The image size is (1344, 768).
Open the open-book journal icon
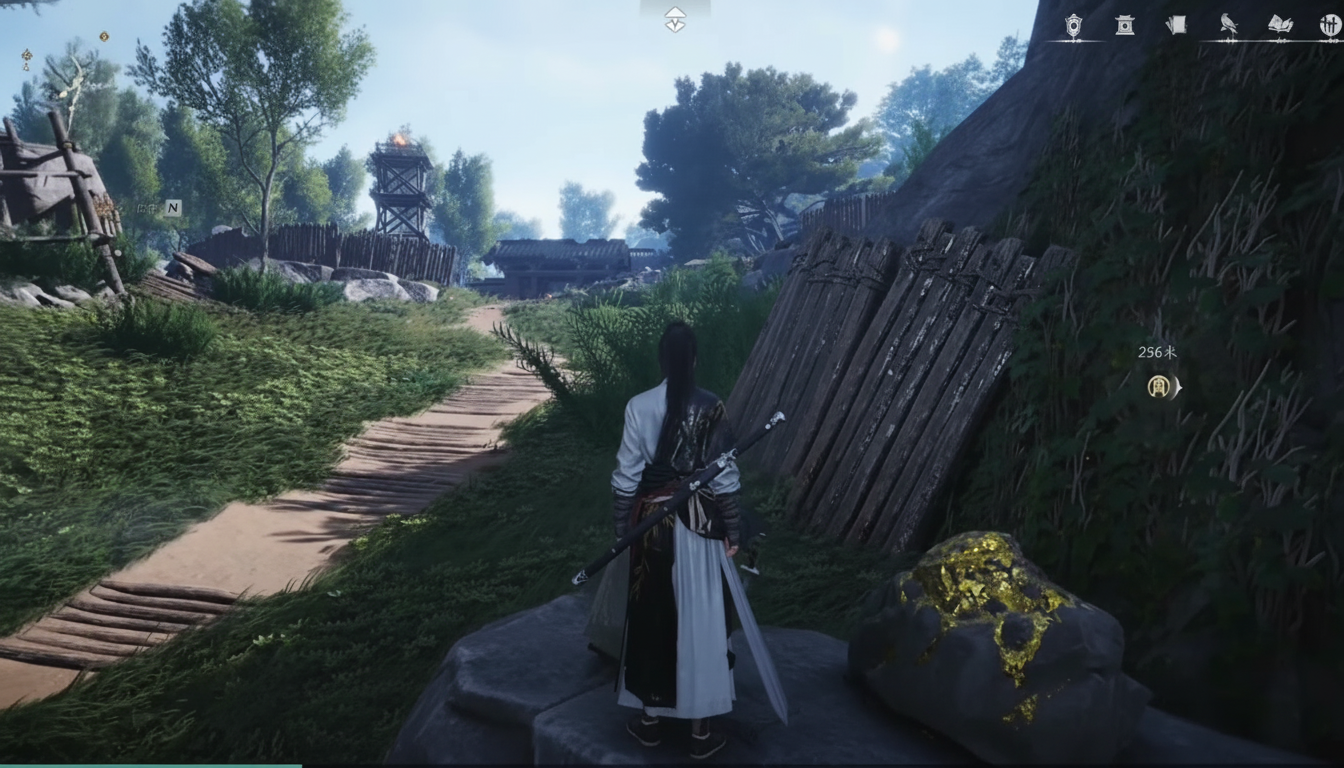click(x=1280, y=25)
